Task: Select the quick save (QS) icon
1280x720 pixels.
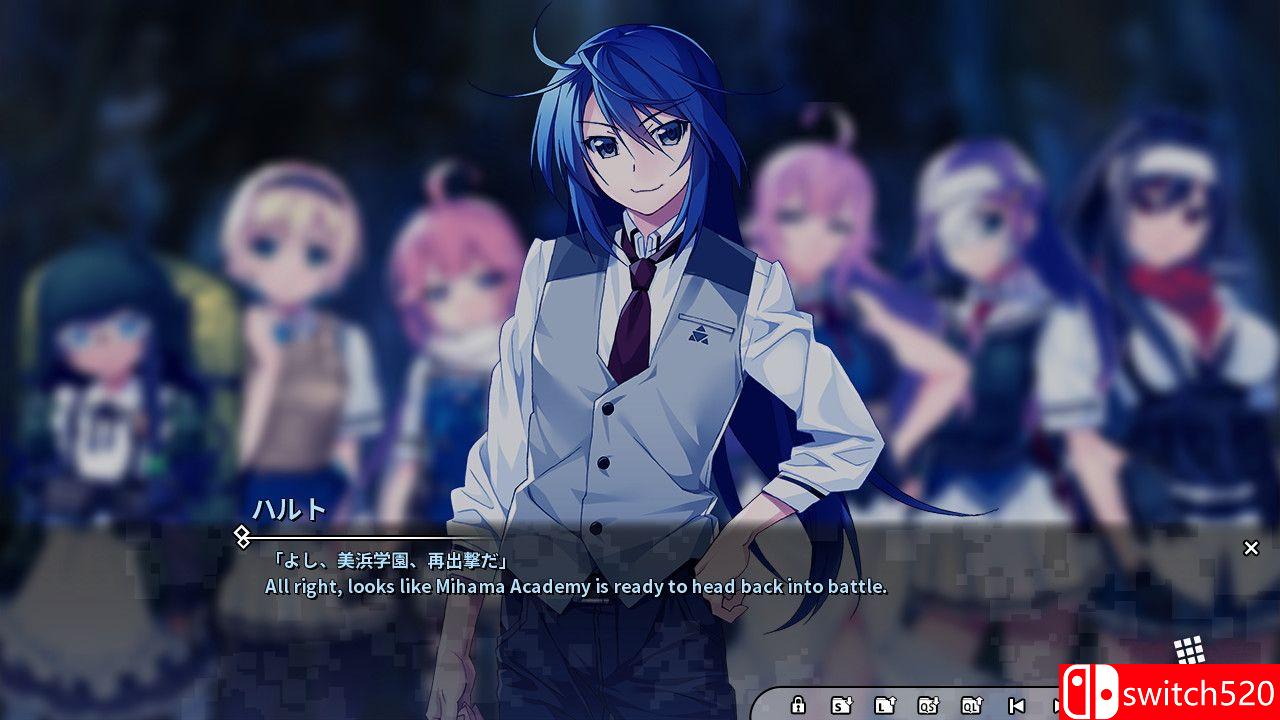Action: 930,706
